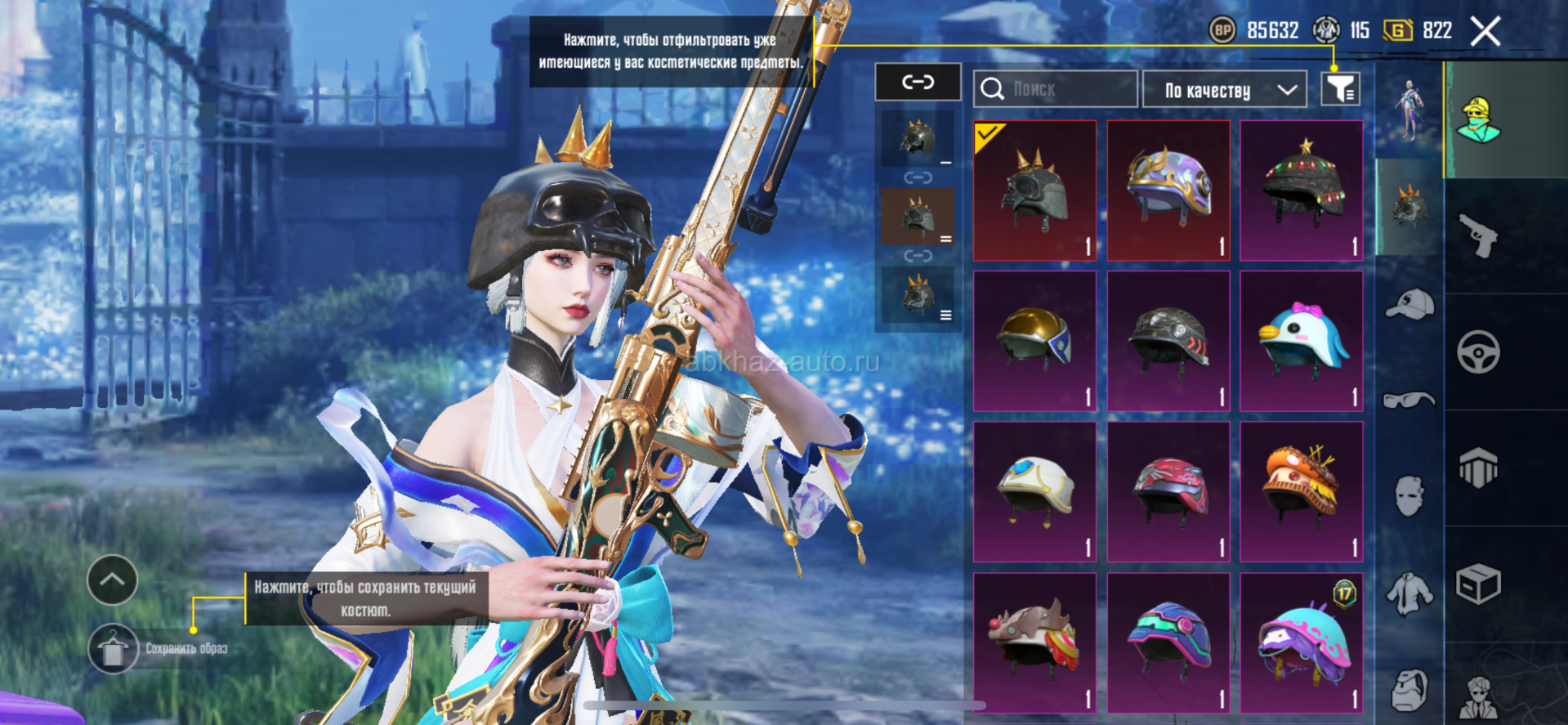This screenshot has height=725, width=1568.
Task: Open the steering wheel vehicles tab
Action: [1478, 352]
